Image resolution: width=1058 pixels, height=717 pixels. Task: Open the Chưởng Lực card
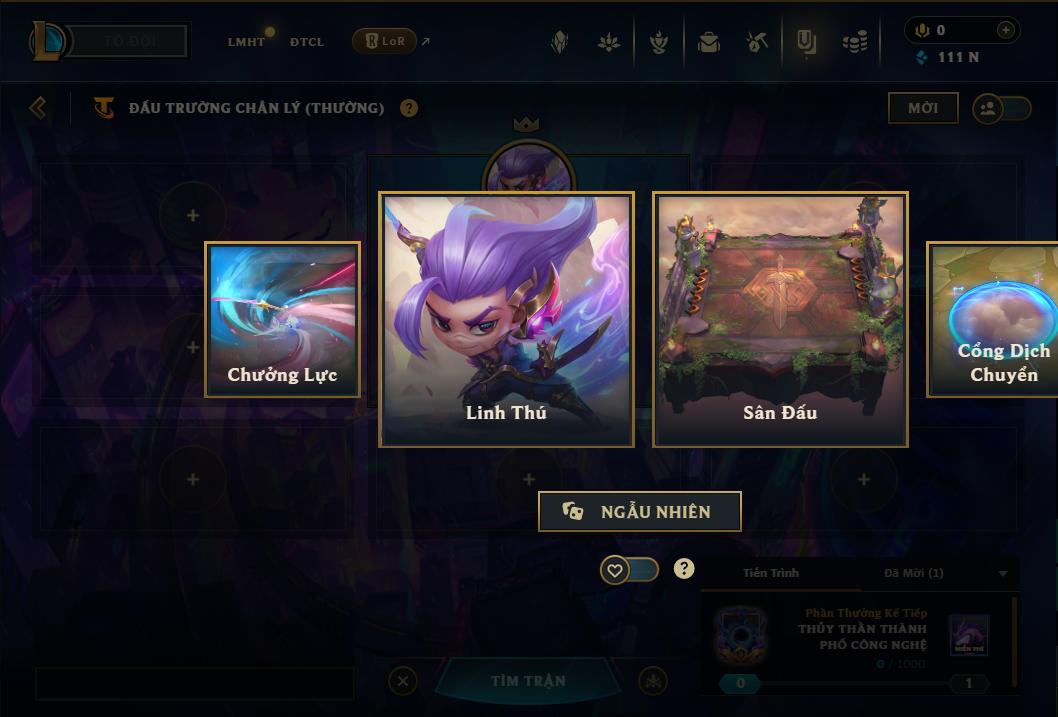(x=282, y=319)
